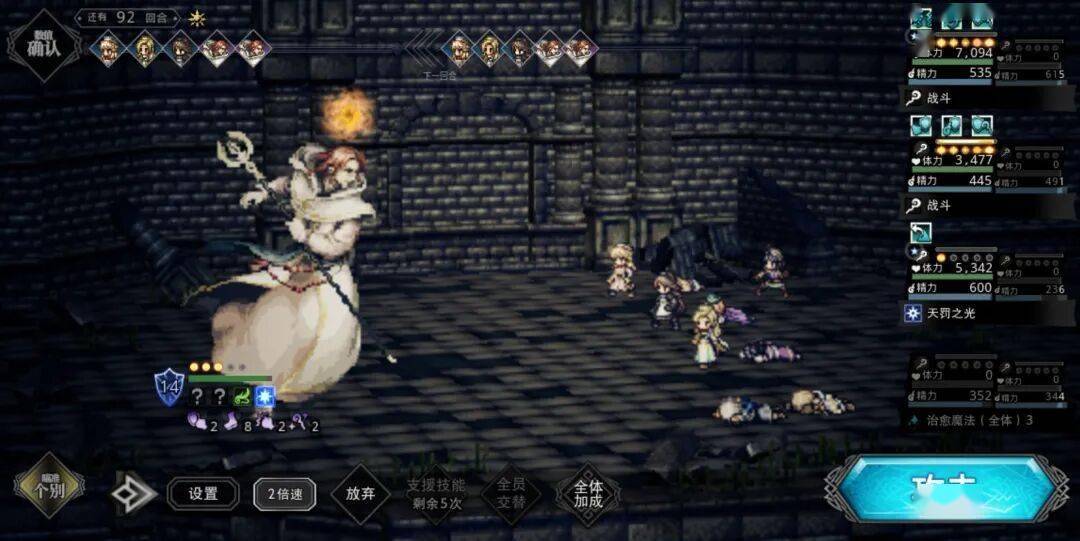The image size is (1080, 541).
Task: Use the 支援技能 support skill
Action: [436, 493]
